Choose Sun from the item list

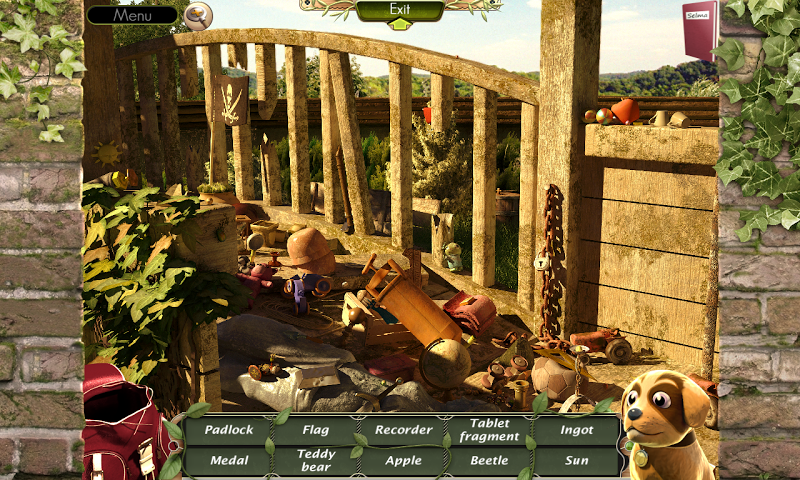pyautogui.click(x=577, y=461)
